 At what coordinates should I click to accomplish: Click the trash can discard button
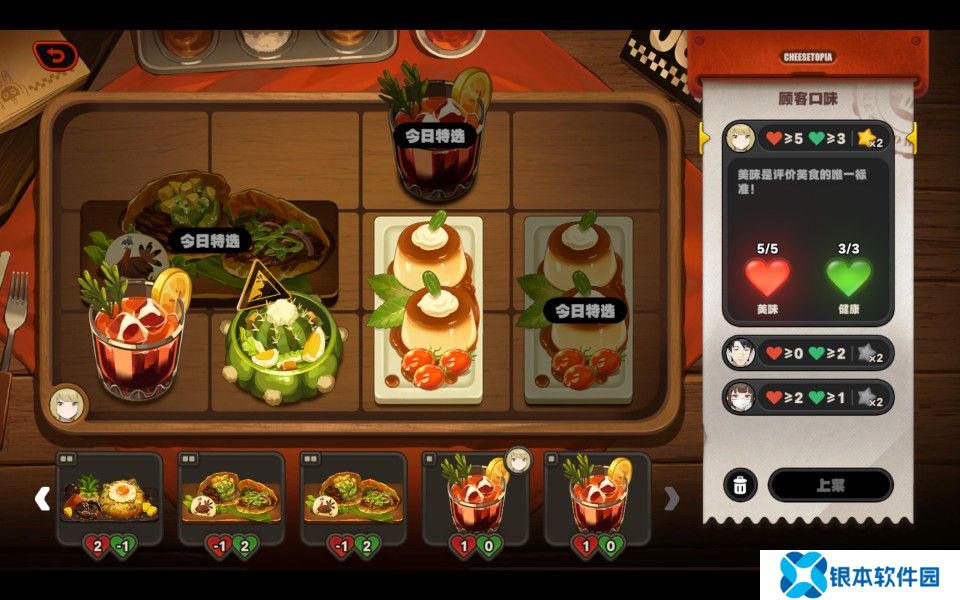point(739,485)
